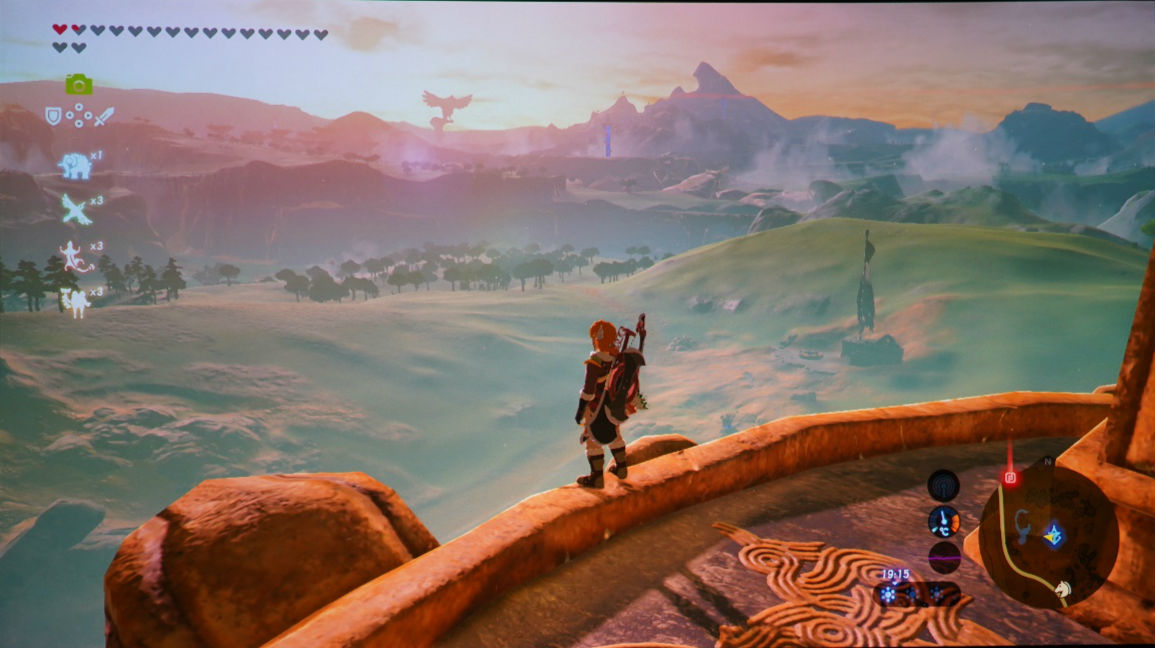This screenshot has height=648, width=1155.
Task: Activate Daruk's Protection lizard ability icon
Action: pyautogui.click(x=75, y=256)
